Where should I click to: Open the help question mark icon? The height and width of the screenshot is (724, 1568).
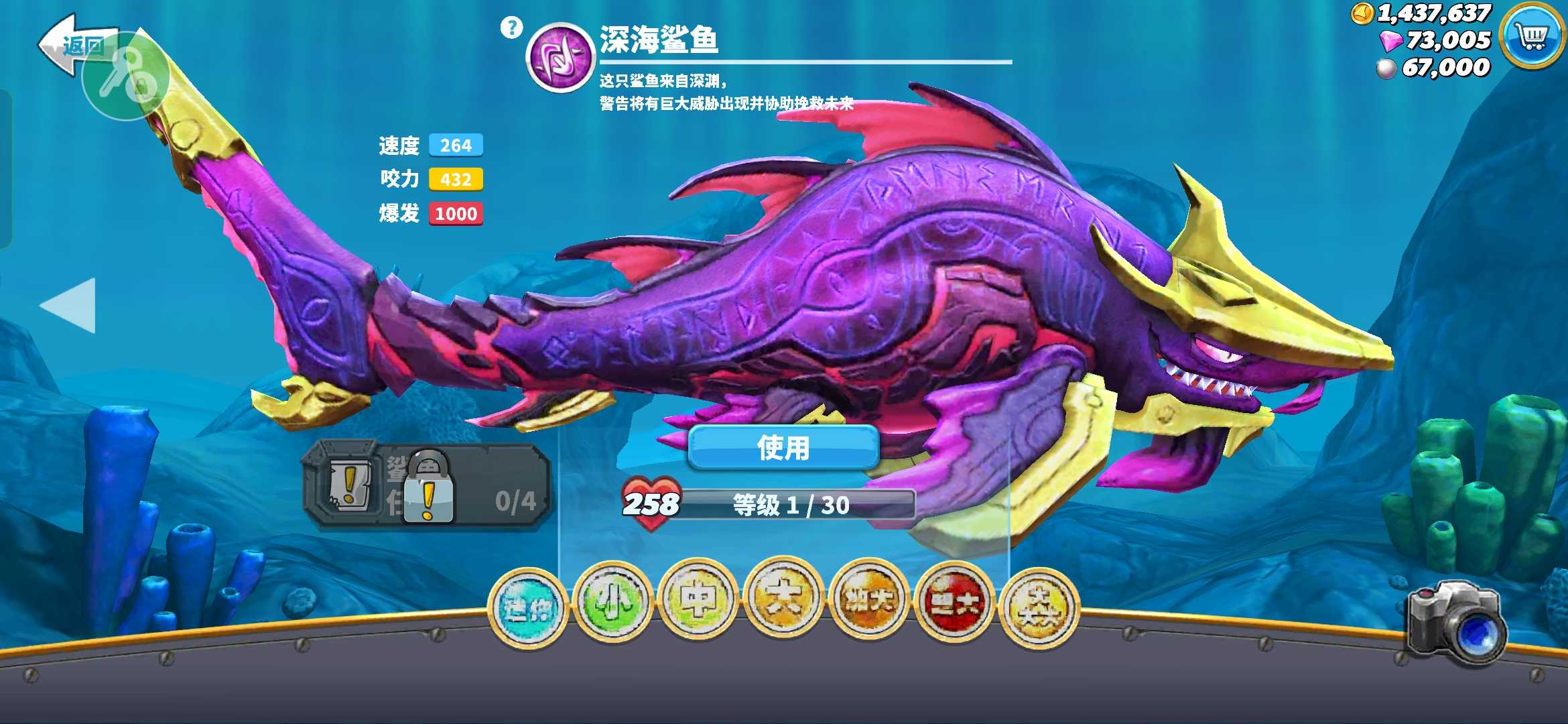[512, 27]
